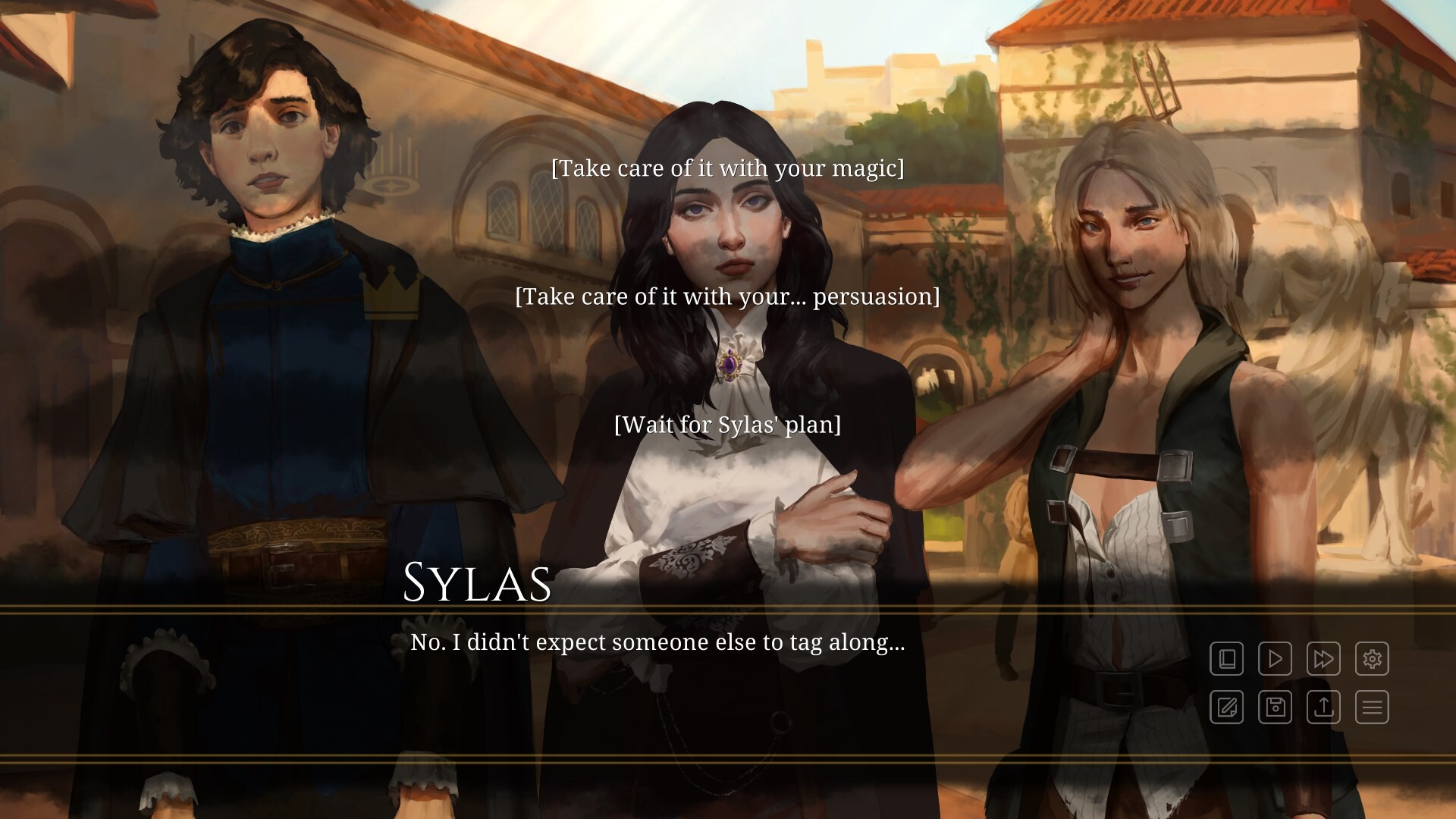Click the auto-play icon

pos(1276,659)
